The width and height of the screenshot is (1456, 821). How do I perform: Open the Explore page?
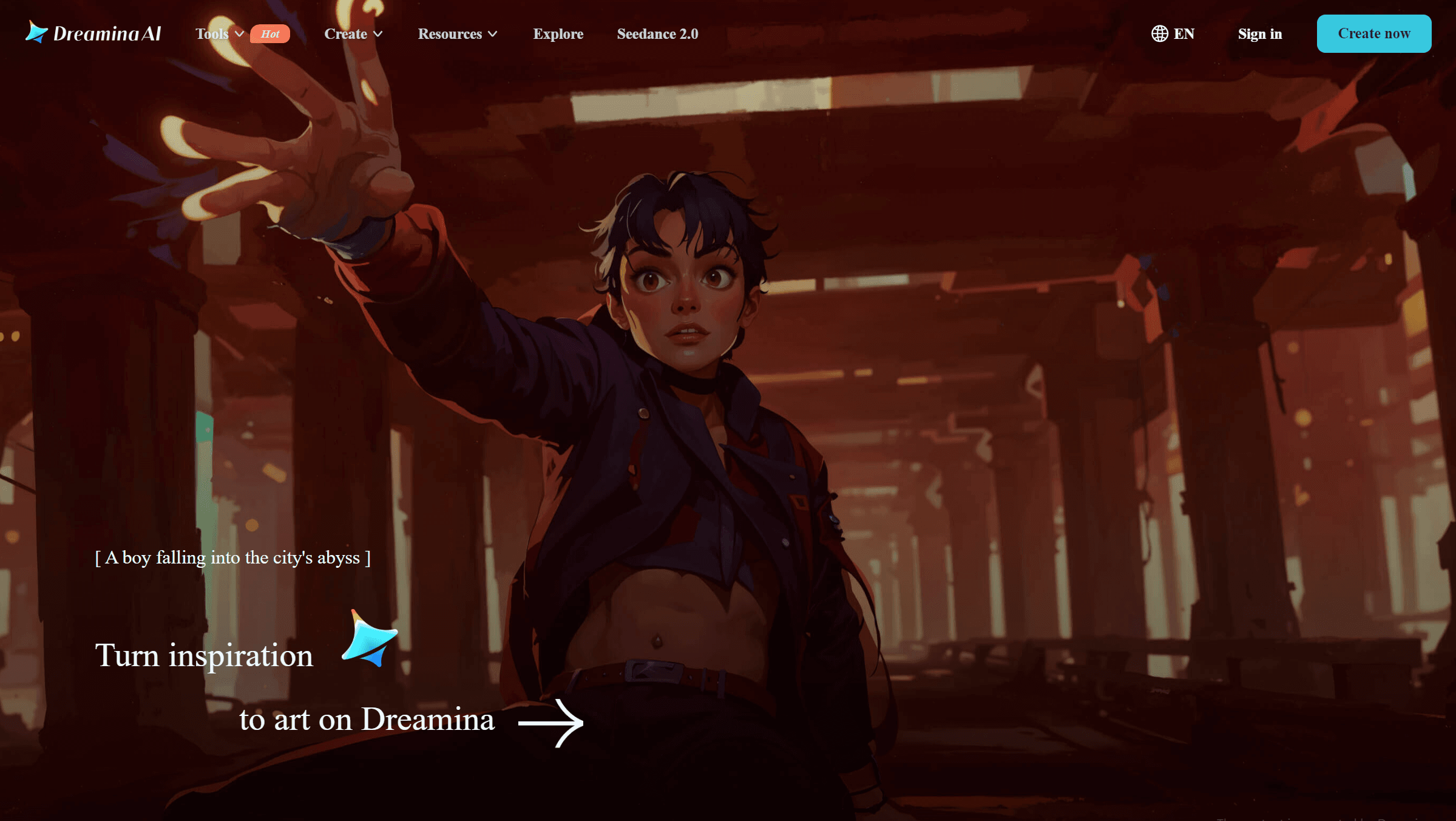pyautogui.click(x=558, y=34)
